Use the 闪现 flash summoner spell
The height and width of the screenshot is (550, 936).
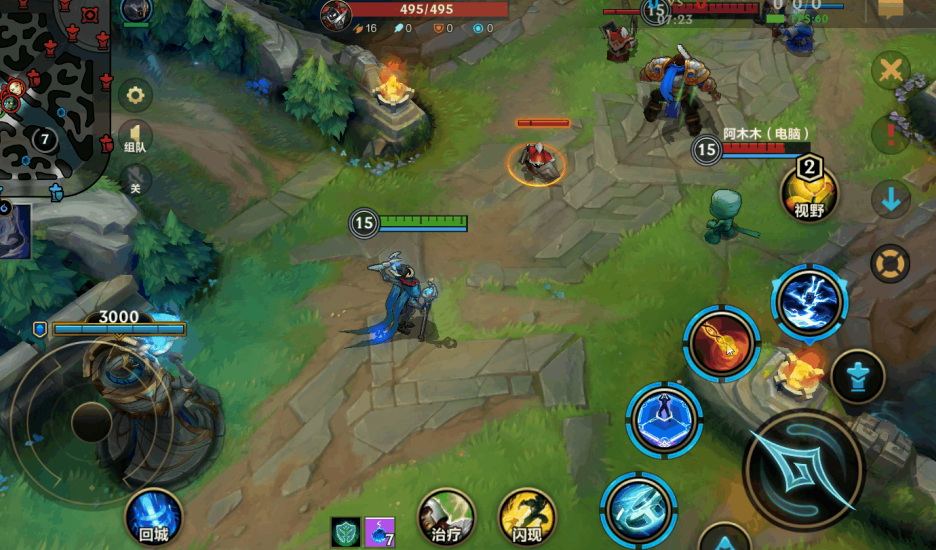pos(527,517)
